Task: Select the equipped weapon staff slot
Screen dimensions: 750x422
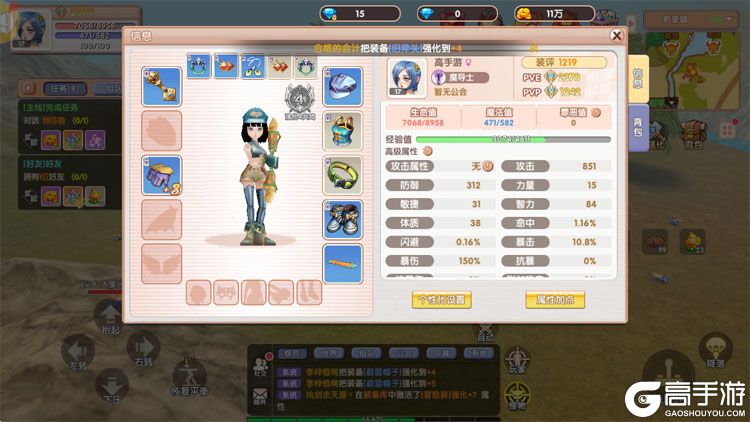Action: (x=161, y=87)
